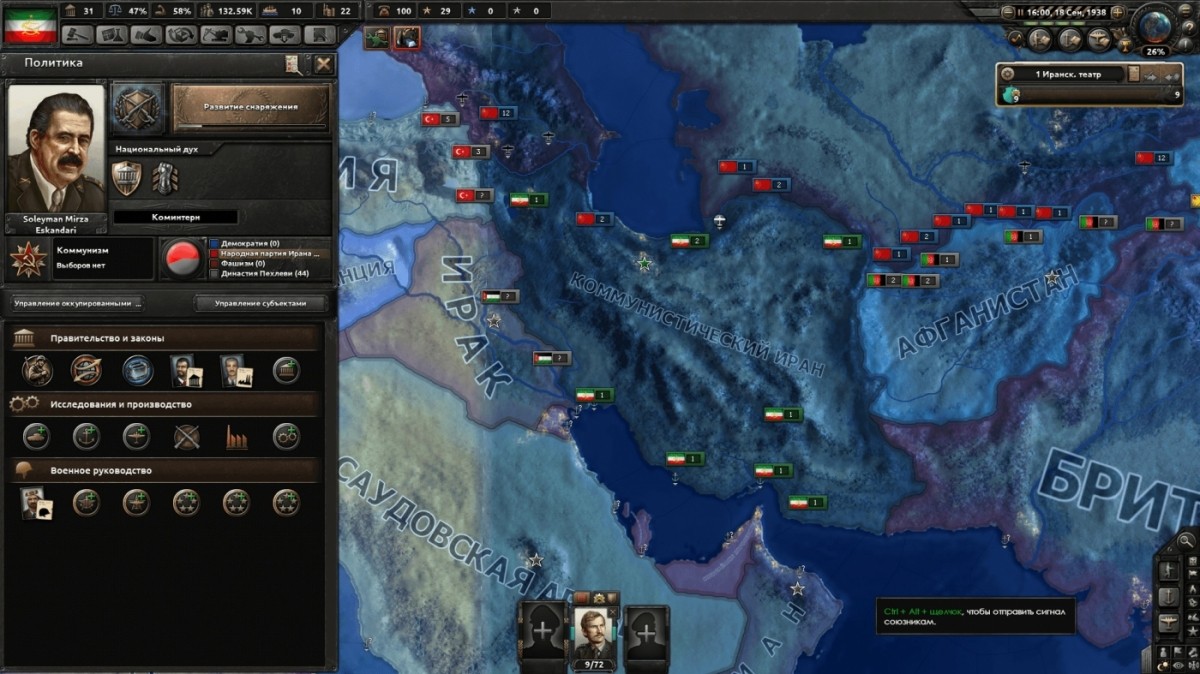Change the economy law icon
This screenshot has width=1200, height=674.
point(137,371)
